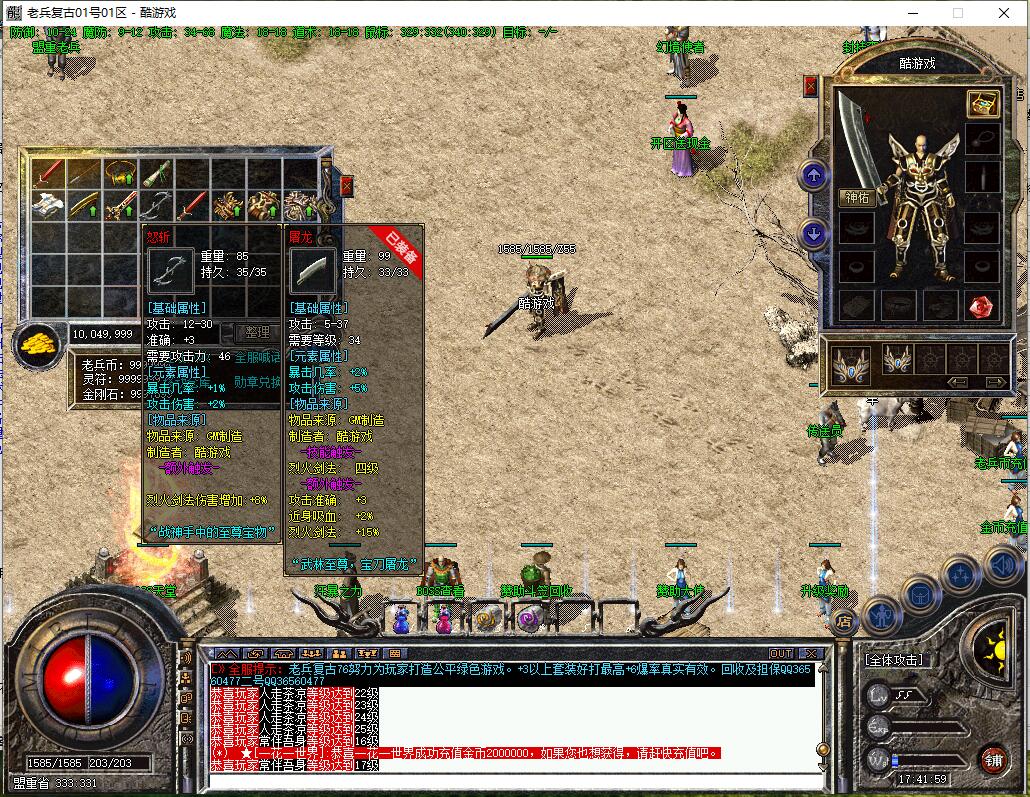Select the white armor item in bag
The height and width of the screenshot is (797, 1030).
(48, 205)
